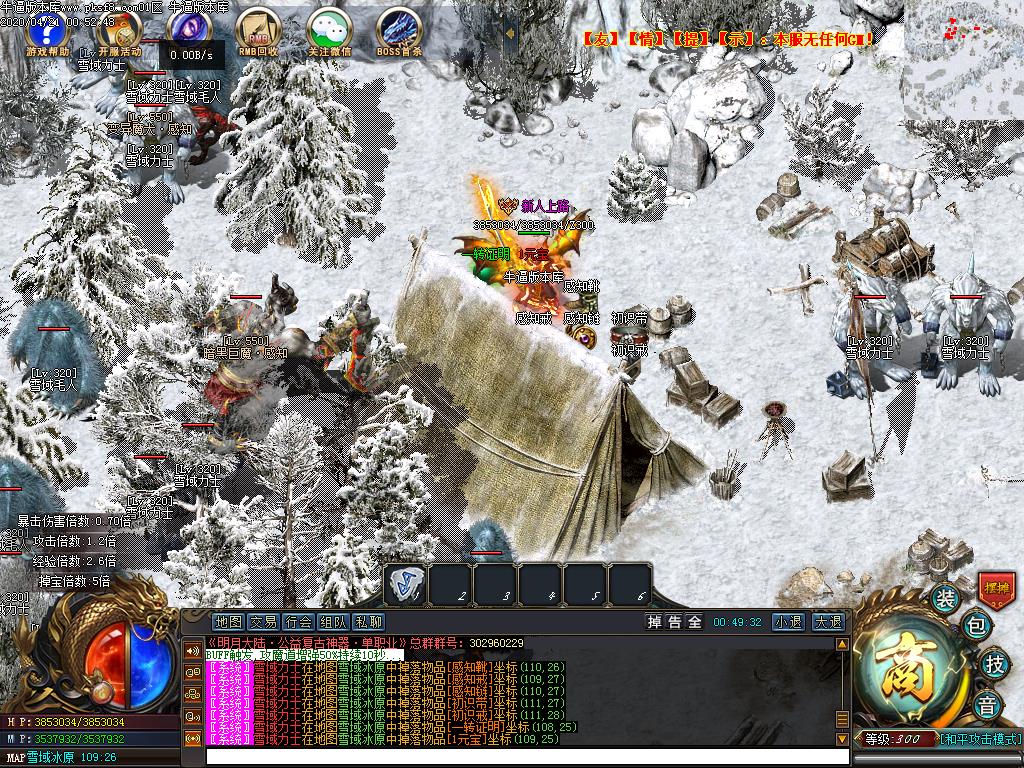The height and width of the screenshot is (768, 1024).
Task: Select the 私聊 private chat button
Action: pyautogui.click(x=368, y=622)
